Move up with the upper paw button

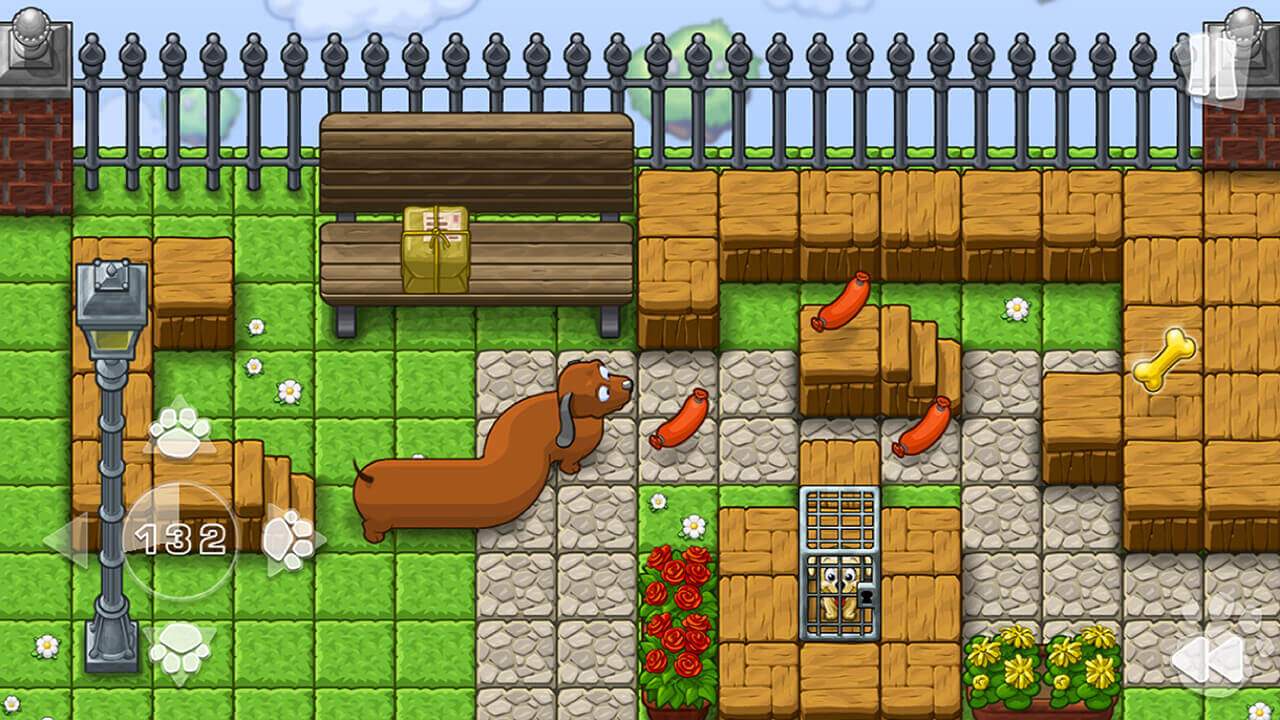click(x=179, y=431)
